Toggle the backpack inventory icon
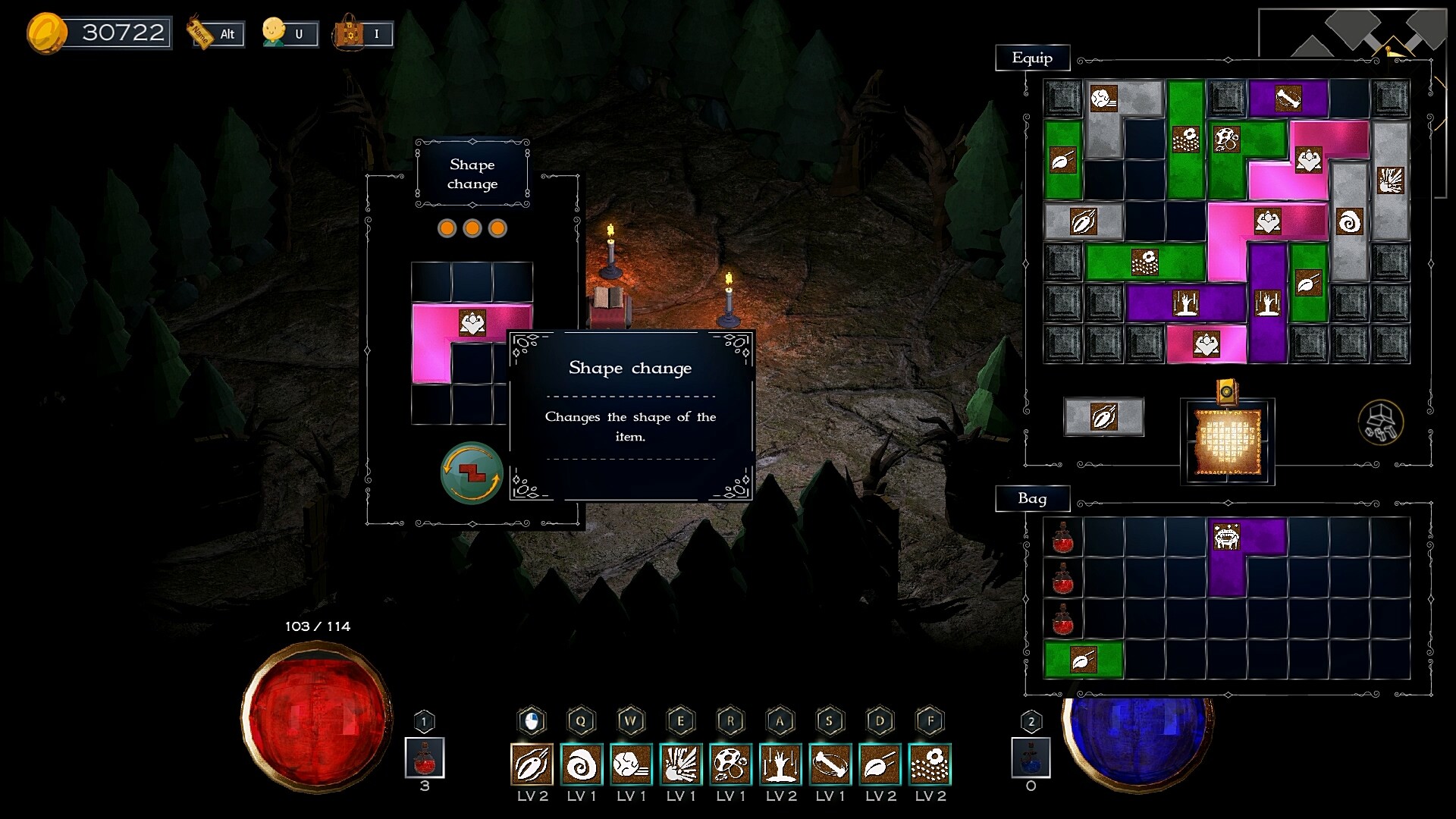 362,33
